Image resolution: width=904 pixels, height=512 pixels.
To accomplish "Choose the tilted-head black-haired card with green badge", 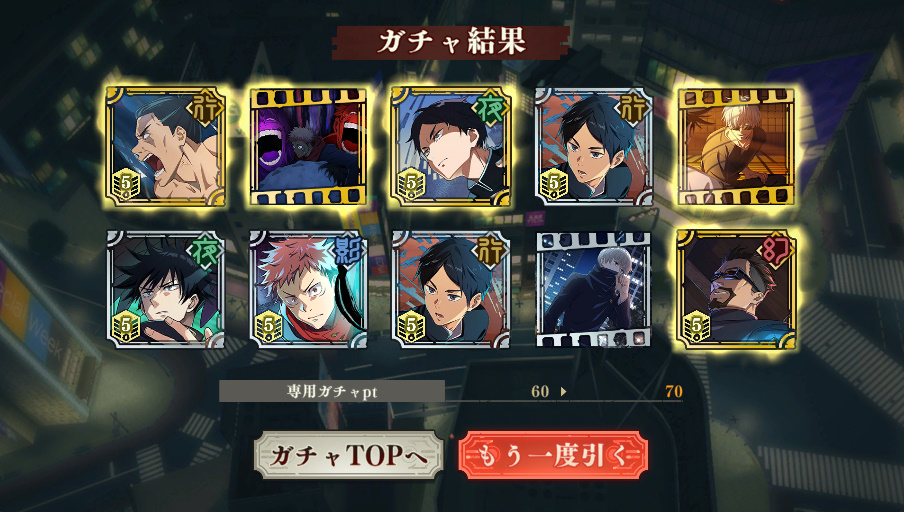I will [x=451, y=146].
